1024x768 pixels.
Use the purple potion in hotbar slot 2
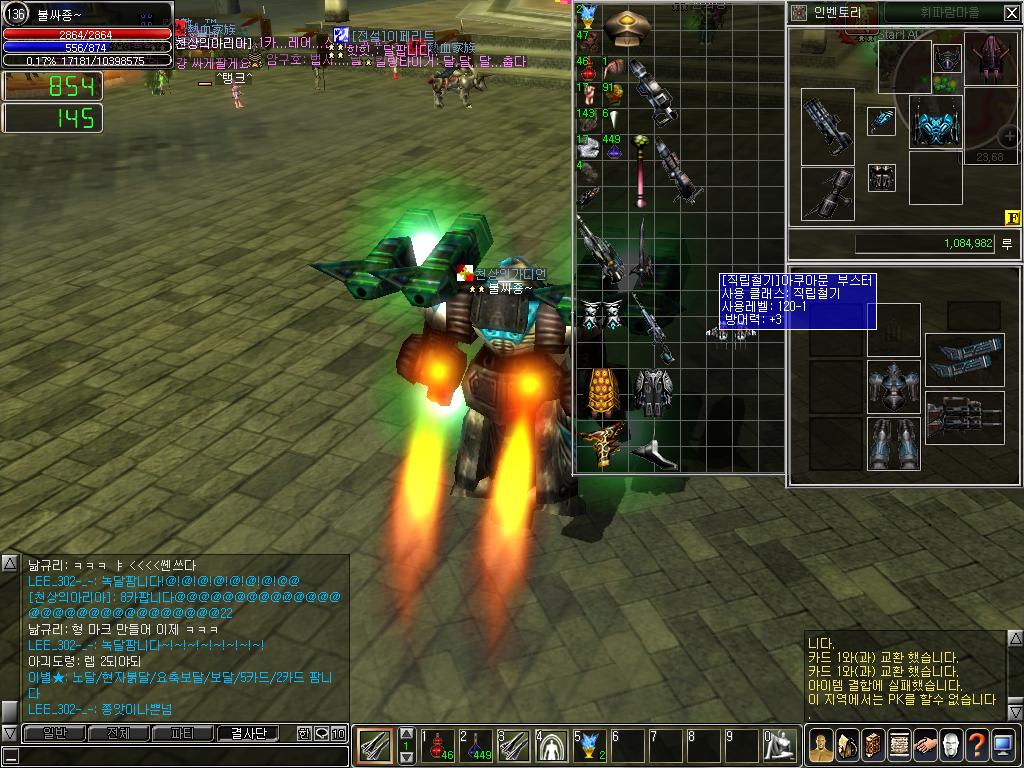[474, 745]
